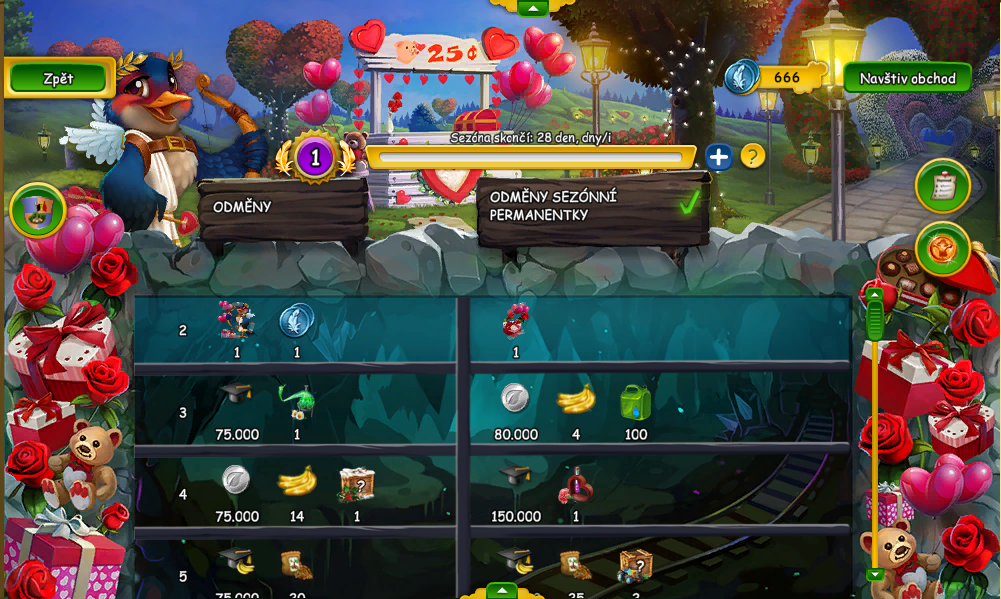Screen dimensions: 1001x599
Task: Open the theater masks round icon
Action: pos(38,210)
